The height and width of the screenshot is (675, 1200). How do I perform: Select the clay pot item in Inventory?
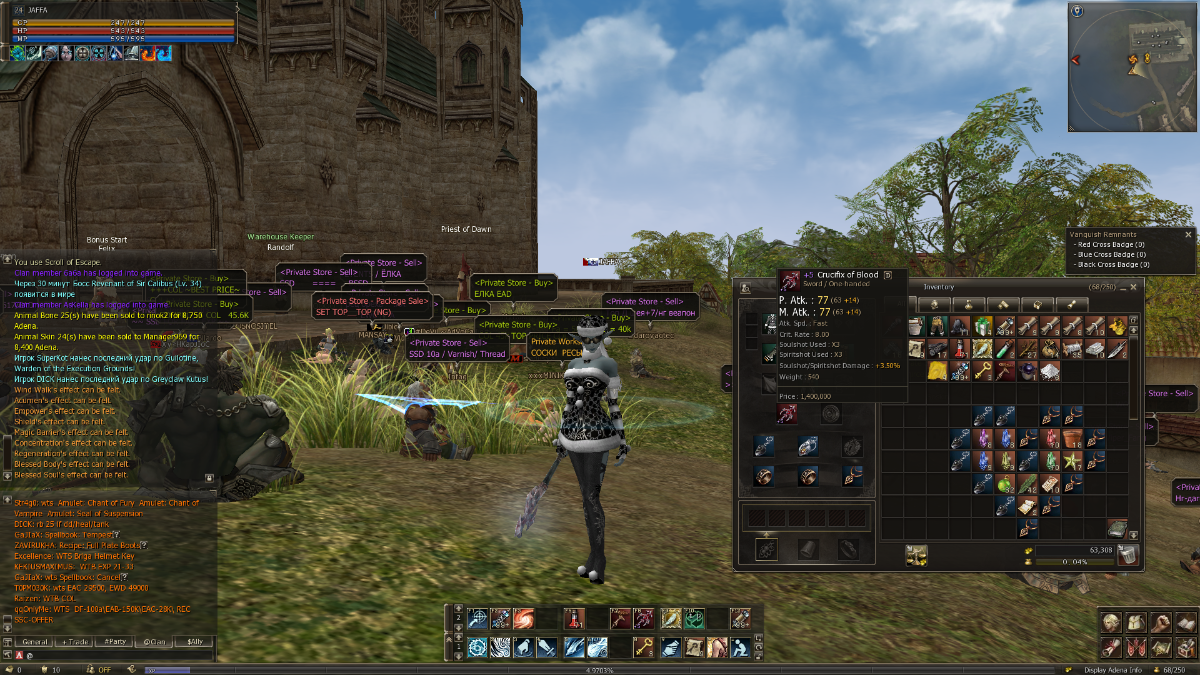coord(1073,438)
